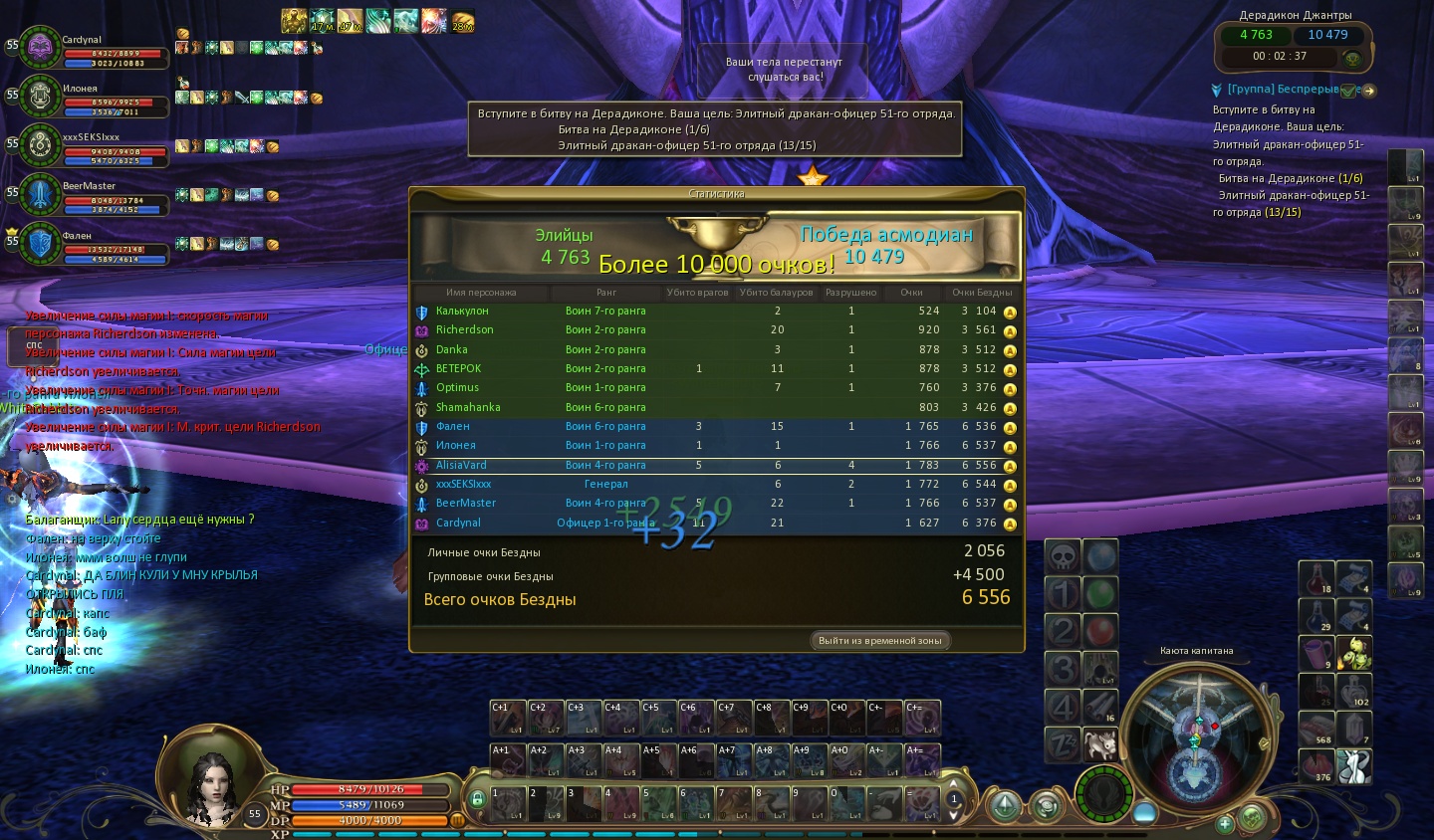Click the "Выйти из временной зоны" button
Screen dimensions: 1434x840
coord(879,641)
